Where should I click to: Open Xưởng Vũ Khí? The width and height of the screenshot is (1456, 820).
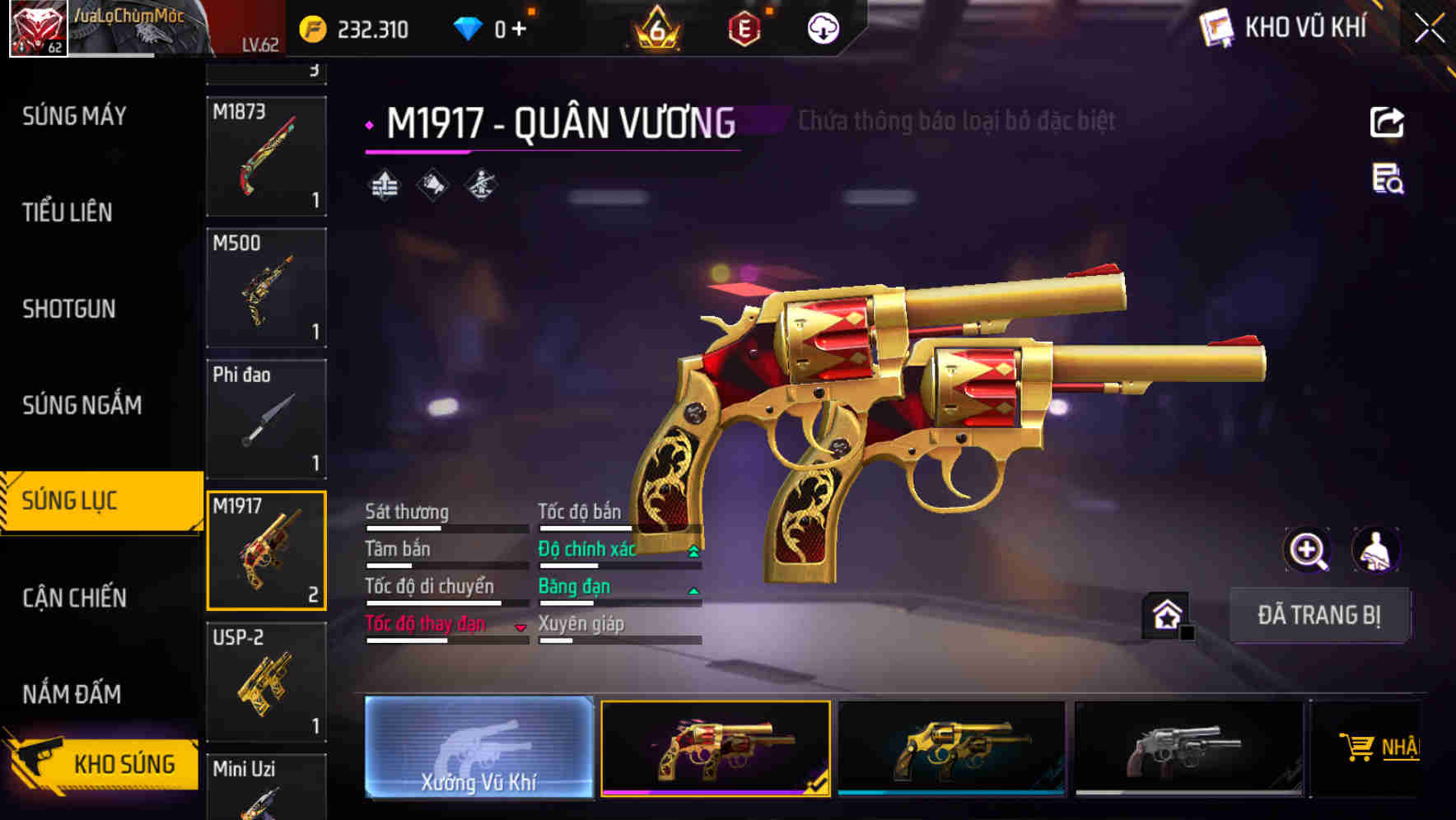point(478,749)
